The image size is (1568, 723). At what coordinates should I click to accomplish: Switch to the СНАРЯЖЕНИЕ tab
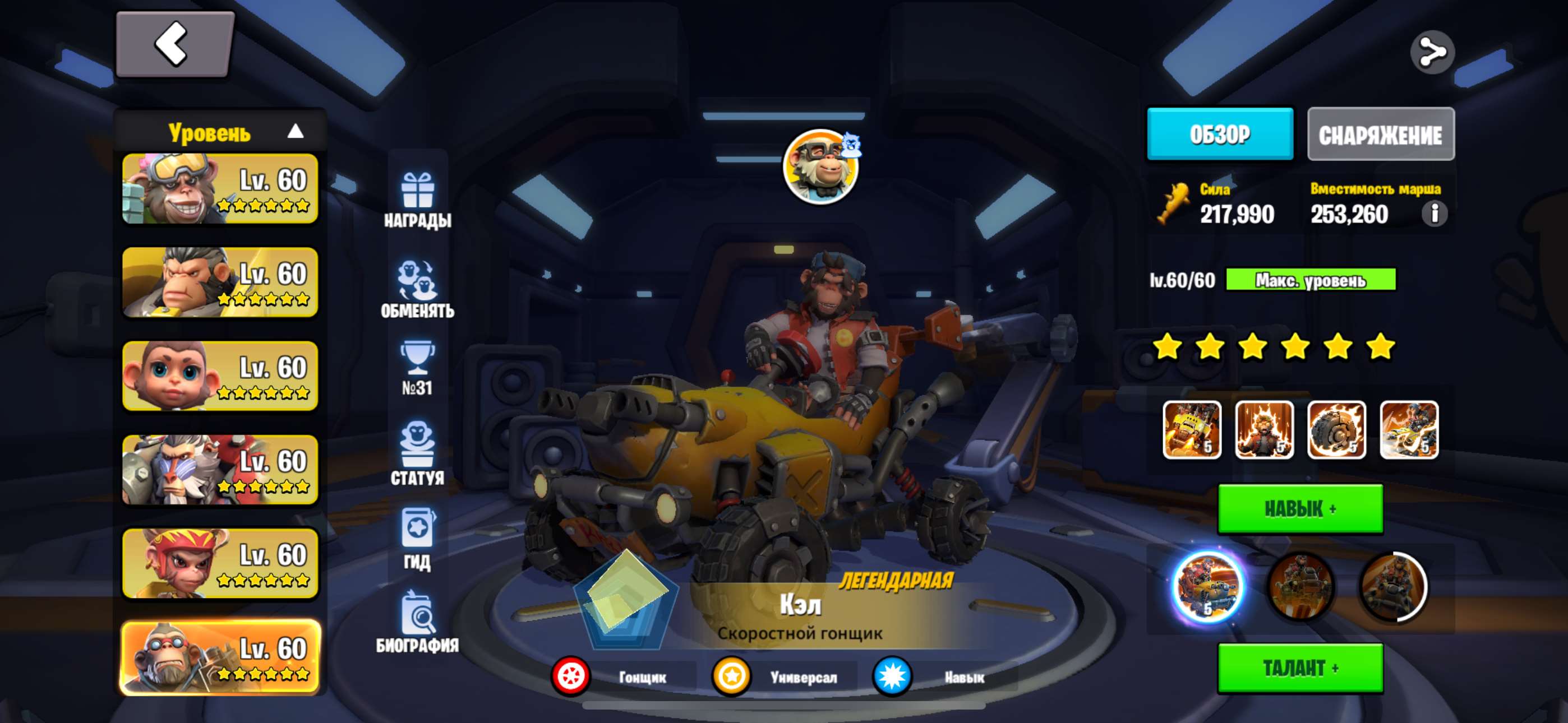tap(1380, 135)
